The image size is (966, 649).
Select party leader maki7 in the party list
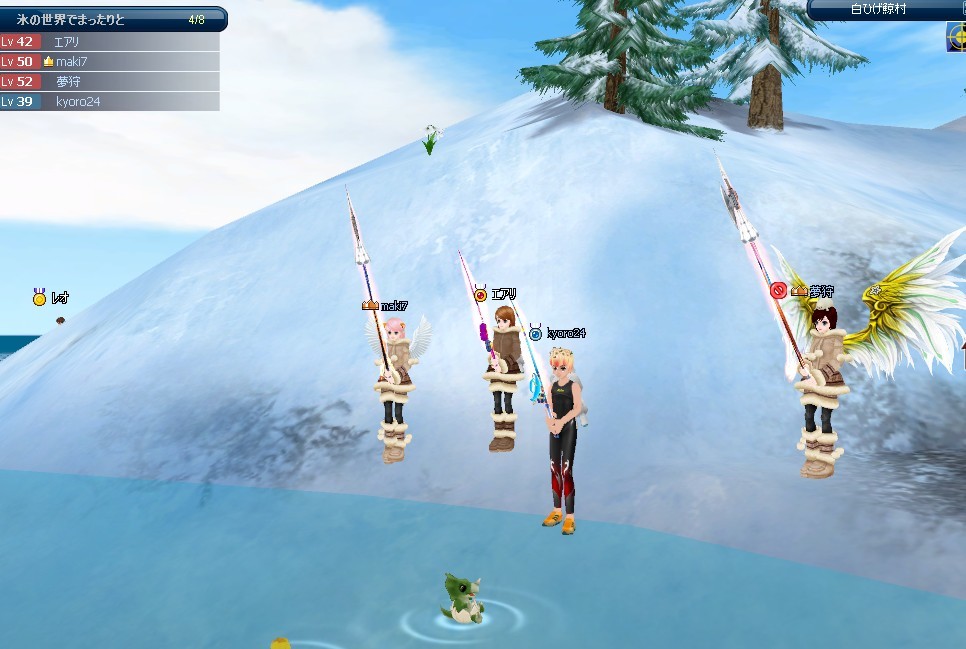[110, 62]
